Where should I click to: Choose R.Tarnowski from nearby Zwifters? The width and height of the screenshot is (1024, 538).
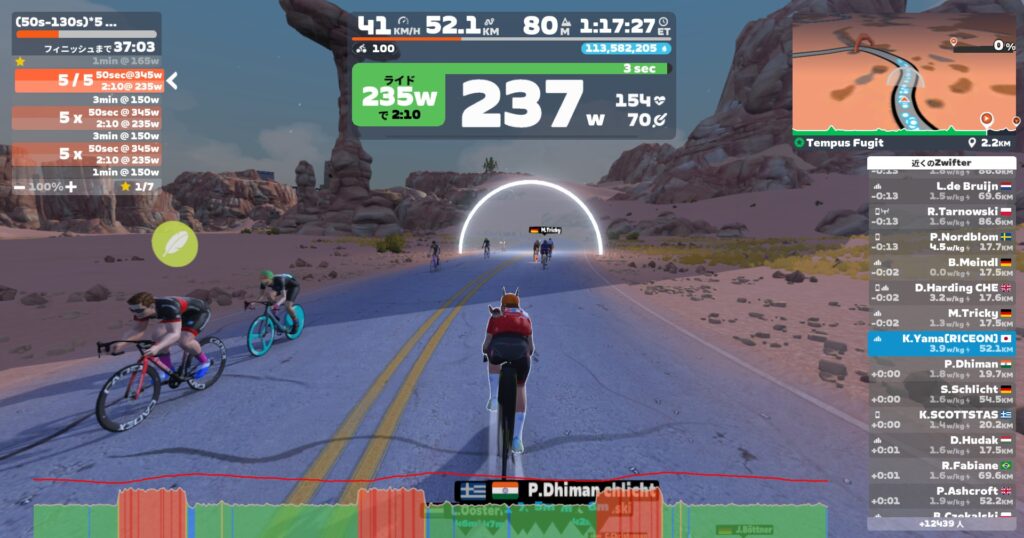click(x=941, y=216)
